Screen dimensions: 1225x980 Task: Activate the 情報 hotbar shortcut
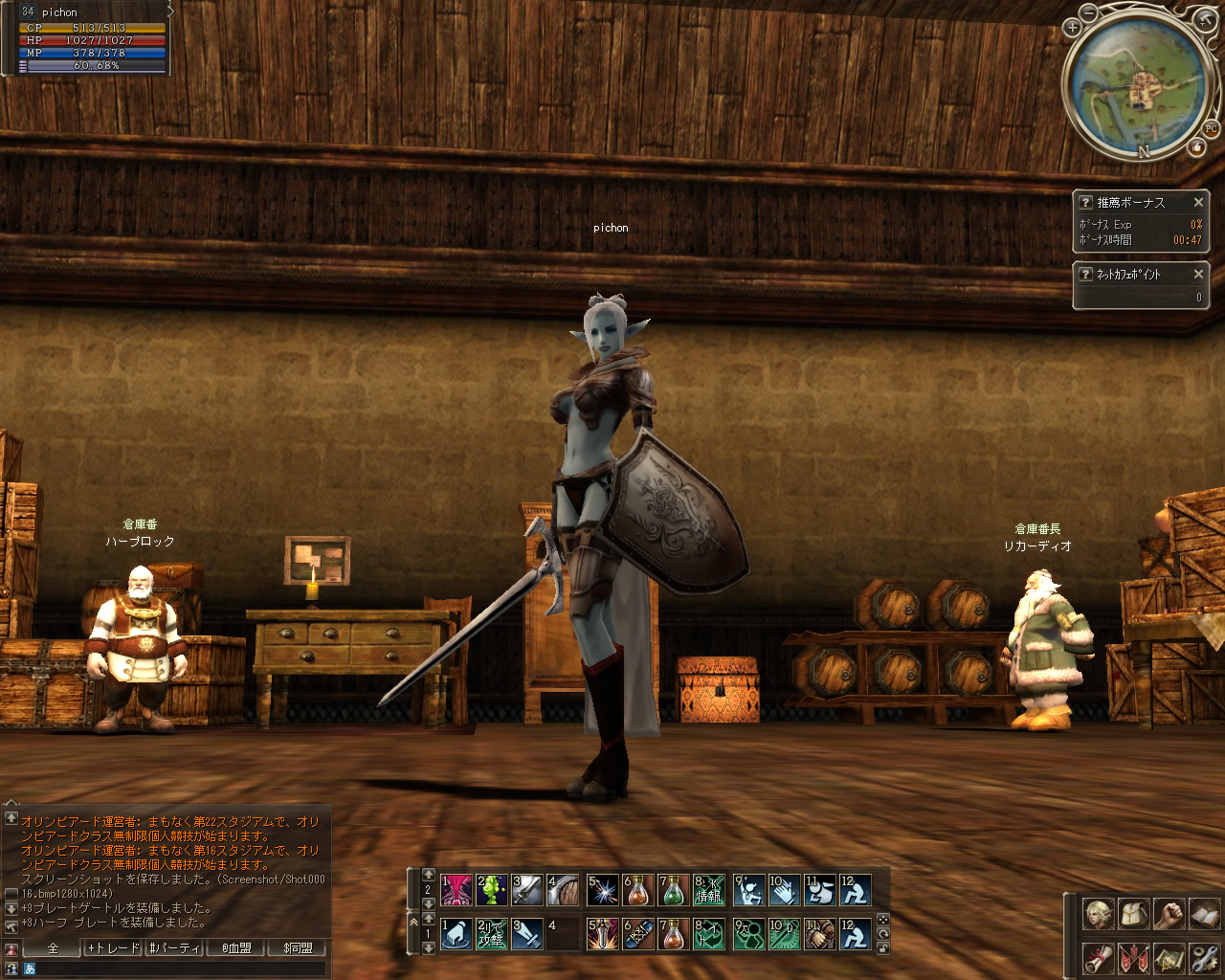[709, 891]
